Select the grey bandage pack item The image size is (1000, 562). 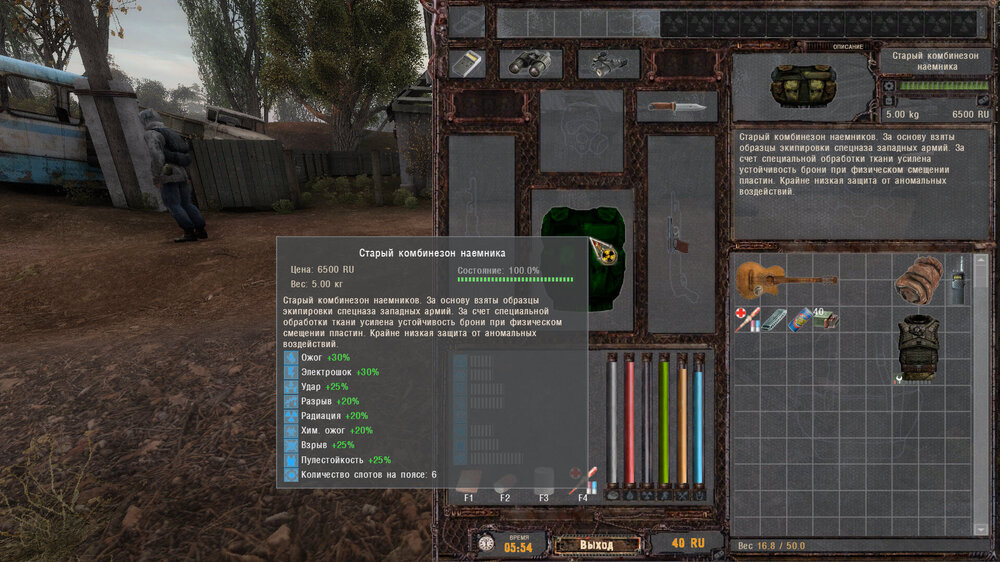774,319
